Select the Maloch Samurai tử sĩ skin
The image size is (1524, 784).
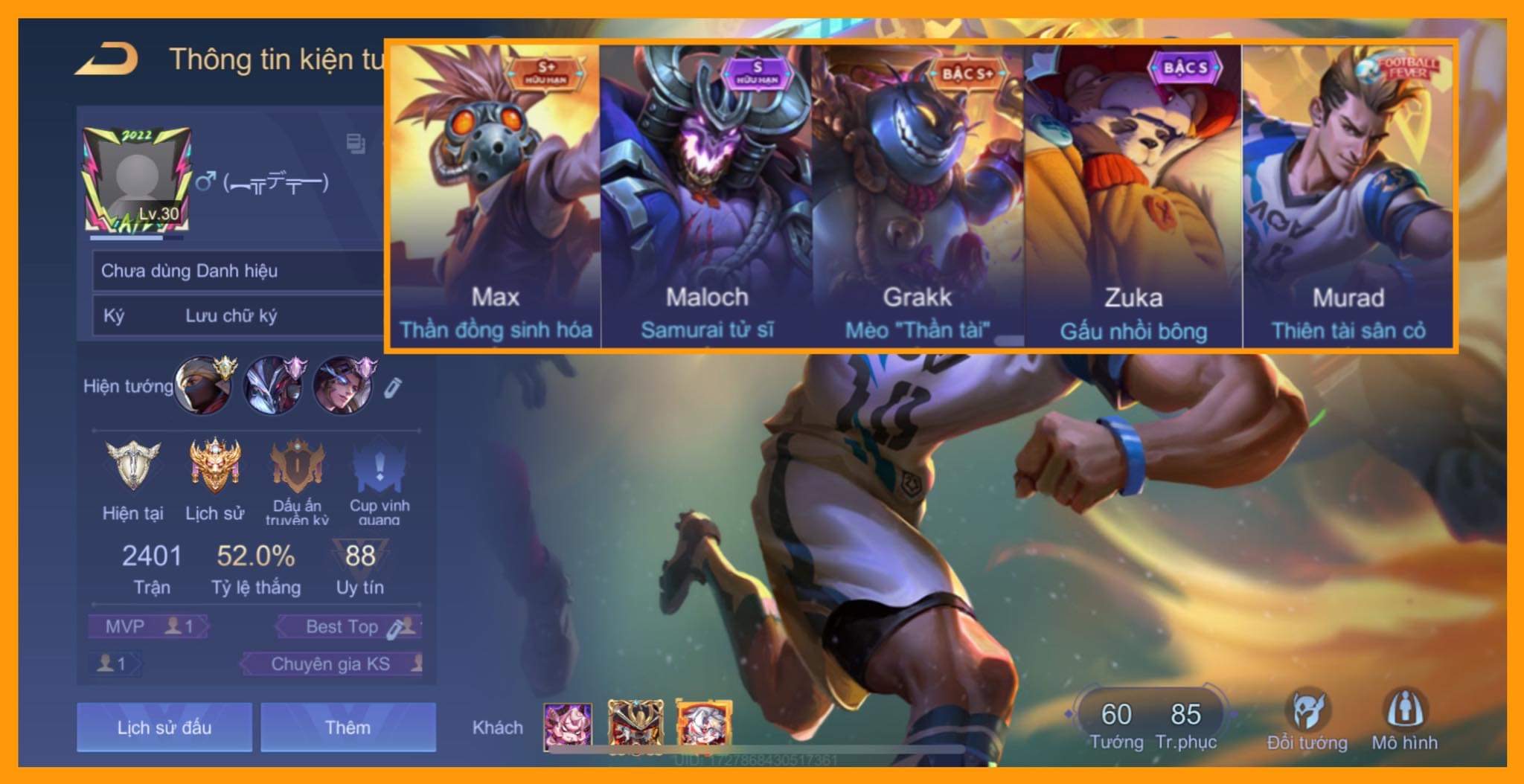tap(706, 195)
